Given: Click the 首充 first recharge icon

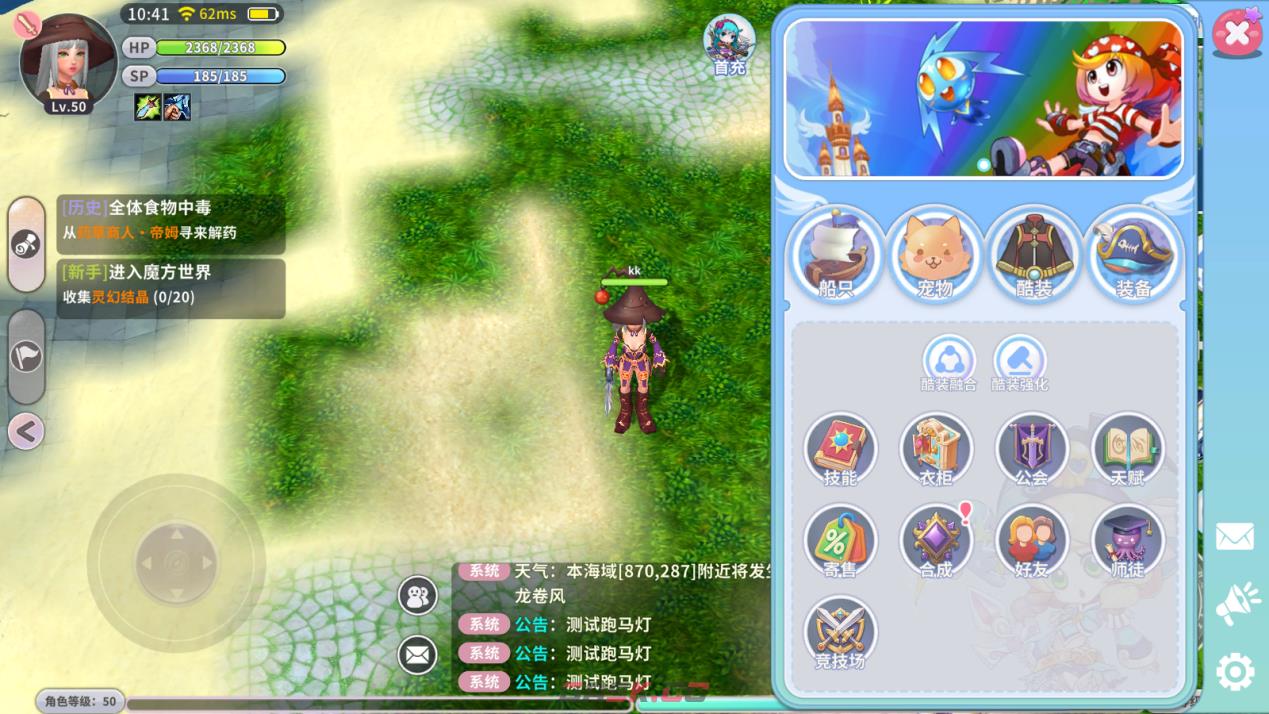Looking at the screenshot, I should click(729, 45).
